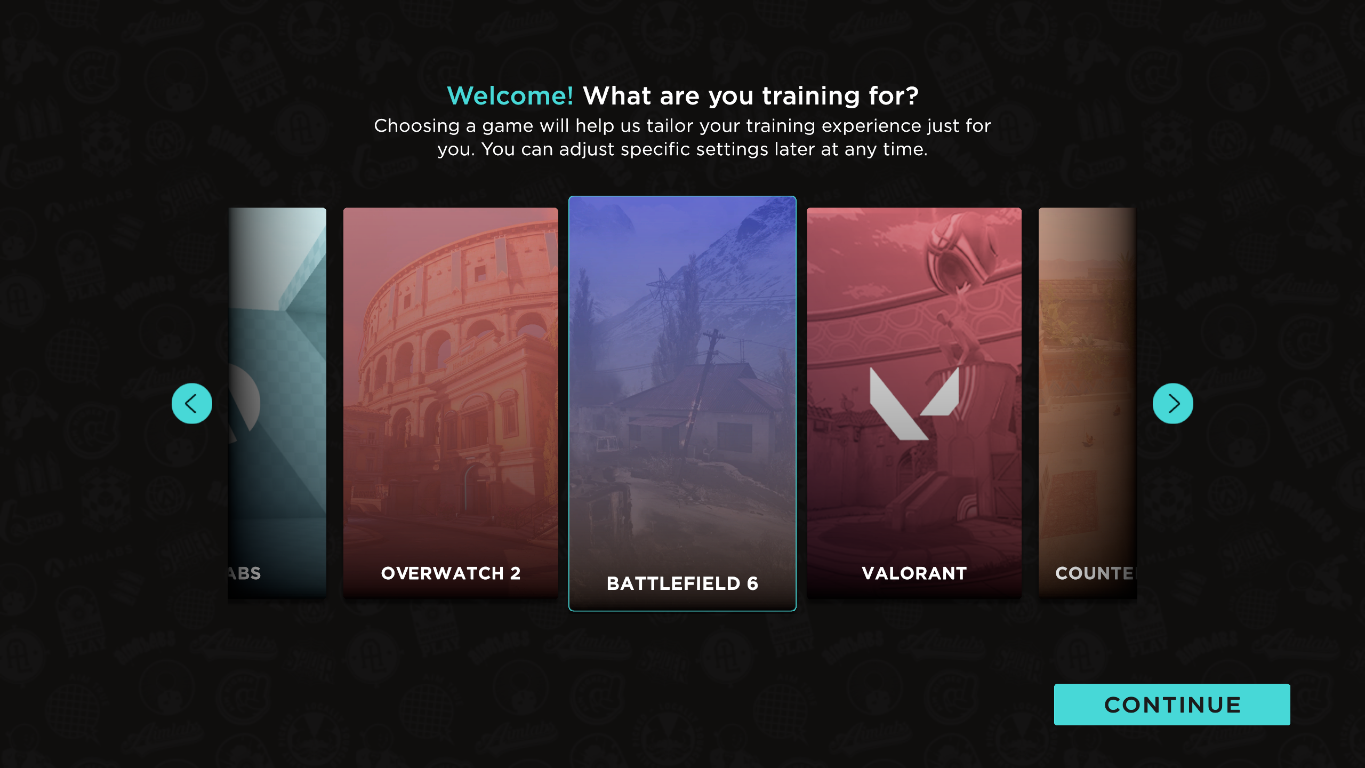
Task: Click the BATTLEFIELD 6 label text
Action: point(682,583)
